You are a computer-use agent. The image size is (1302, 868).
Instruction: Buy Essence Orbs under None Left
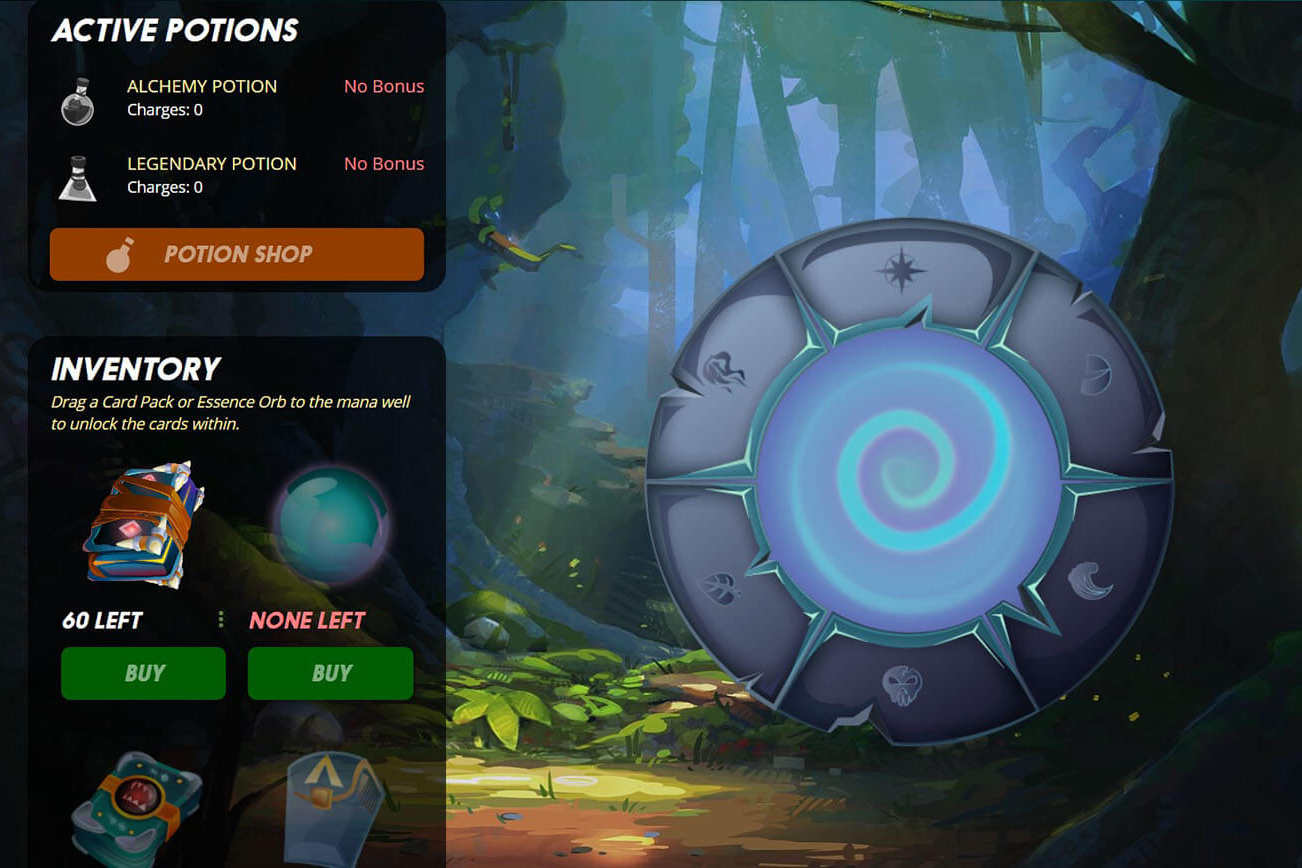click(x=330, y=673)
